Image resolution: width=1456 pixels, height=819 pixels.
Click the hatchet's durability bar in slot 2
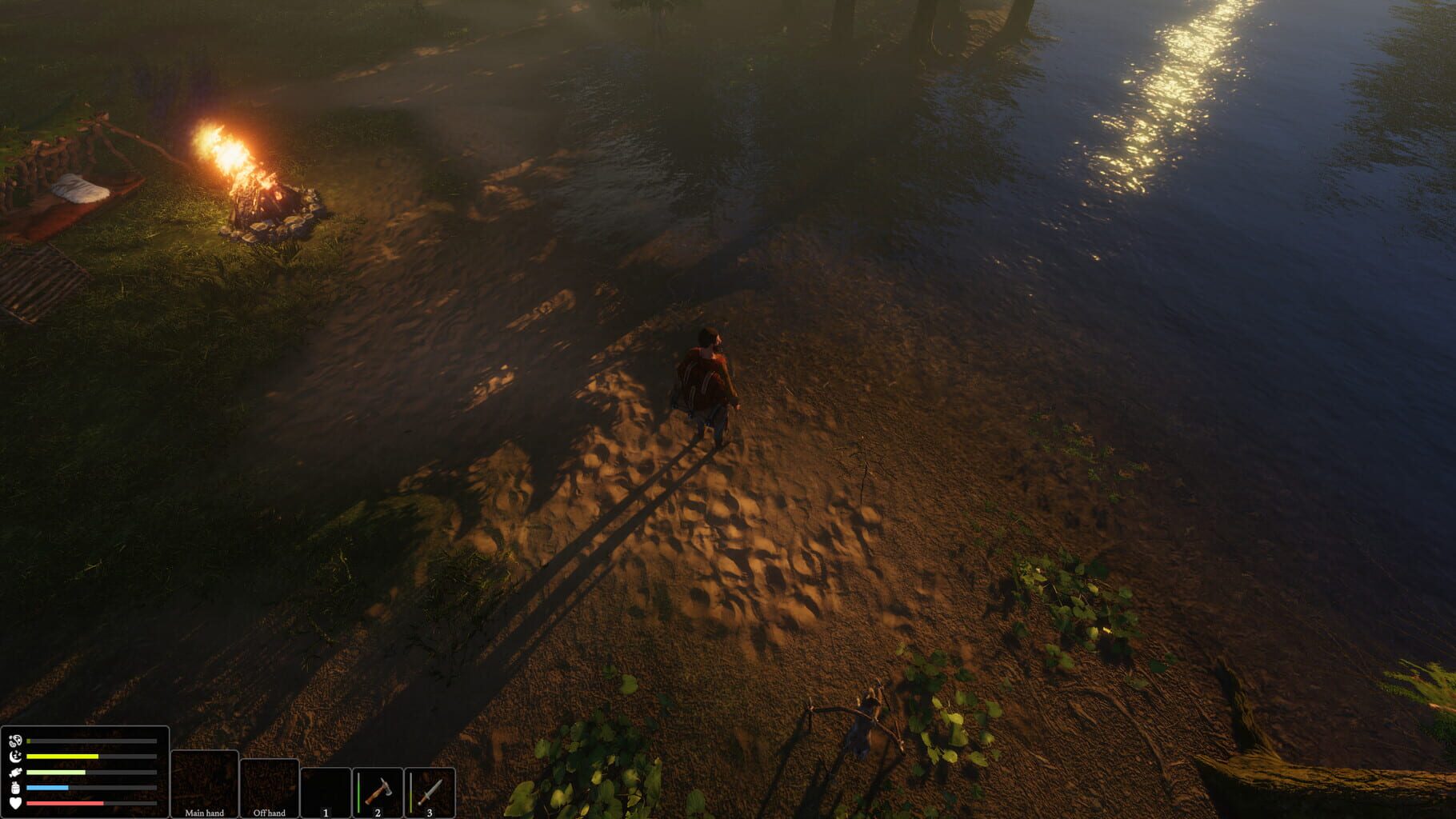(359, 790)
